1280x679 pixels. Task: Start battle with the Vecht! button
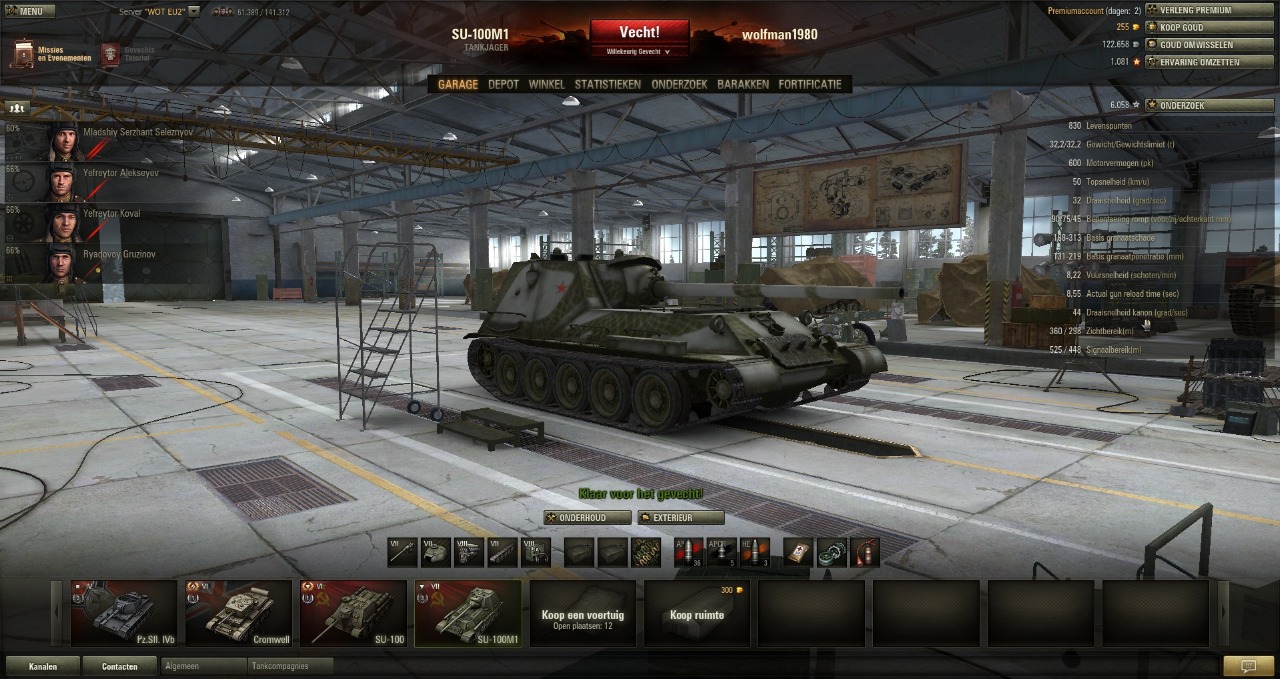point(639,33)
